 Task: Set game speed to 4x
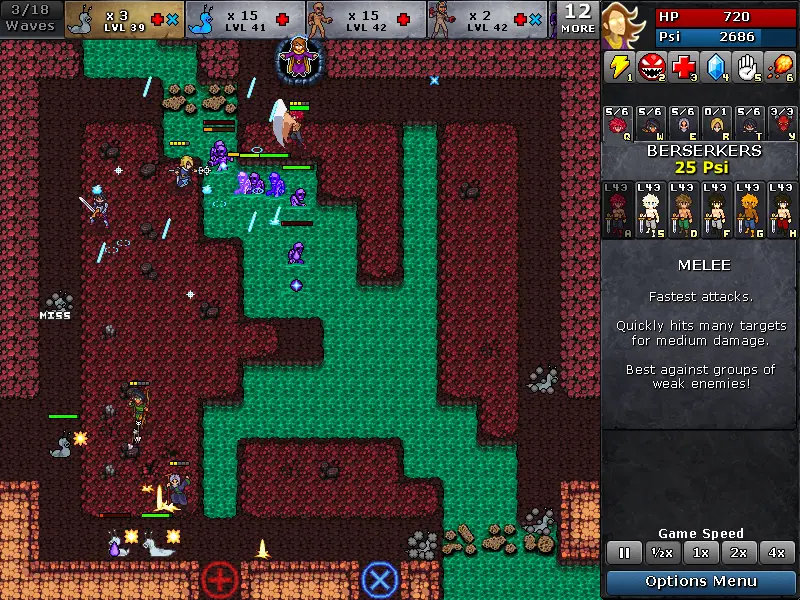[776, 553]
